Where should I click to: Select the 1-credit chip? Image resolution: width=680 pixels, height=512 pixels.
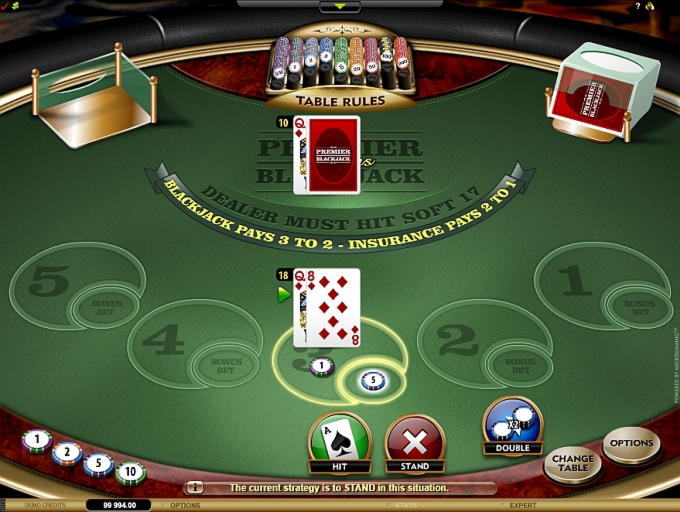[37, 439]
